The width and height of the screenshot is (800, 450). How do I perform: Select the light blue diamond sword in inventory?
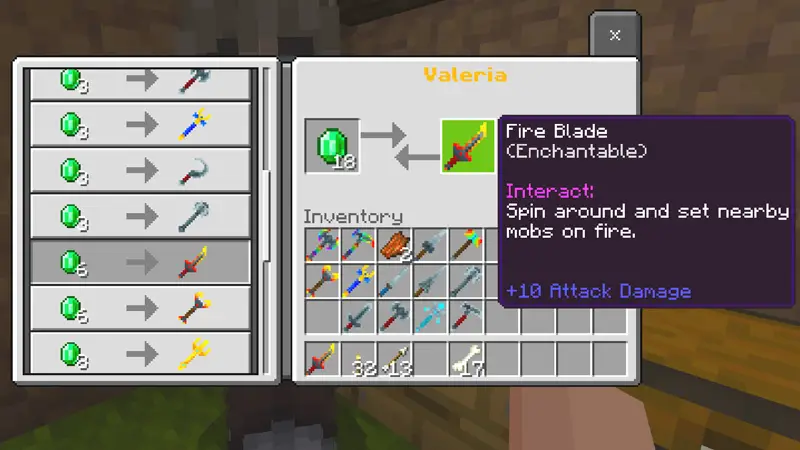431,318
